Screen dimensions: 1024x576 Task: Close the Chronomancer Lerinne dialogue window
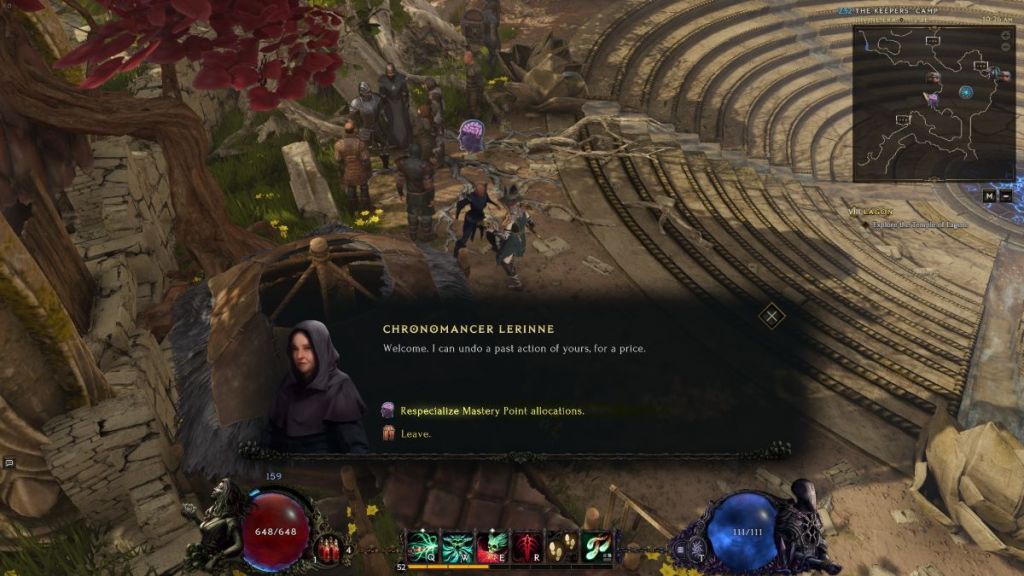coord(771,317)
